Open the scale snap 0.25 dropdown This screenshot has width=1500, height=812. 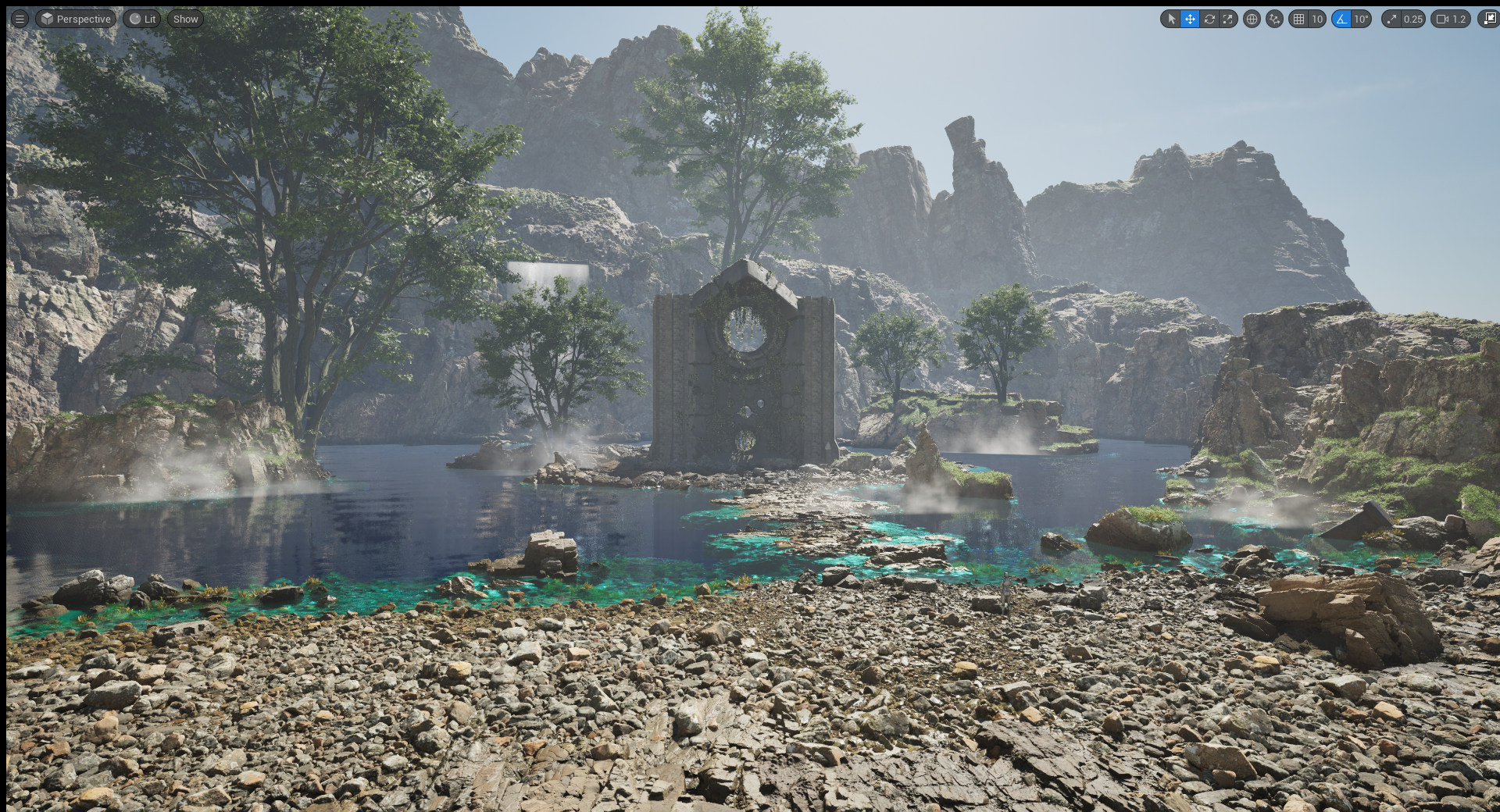(x=1412, y=19)
